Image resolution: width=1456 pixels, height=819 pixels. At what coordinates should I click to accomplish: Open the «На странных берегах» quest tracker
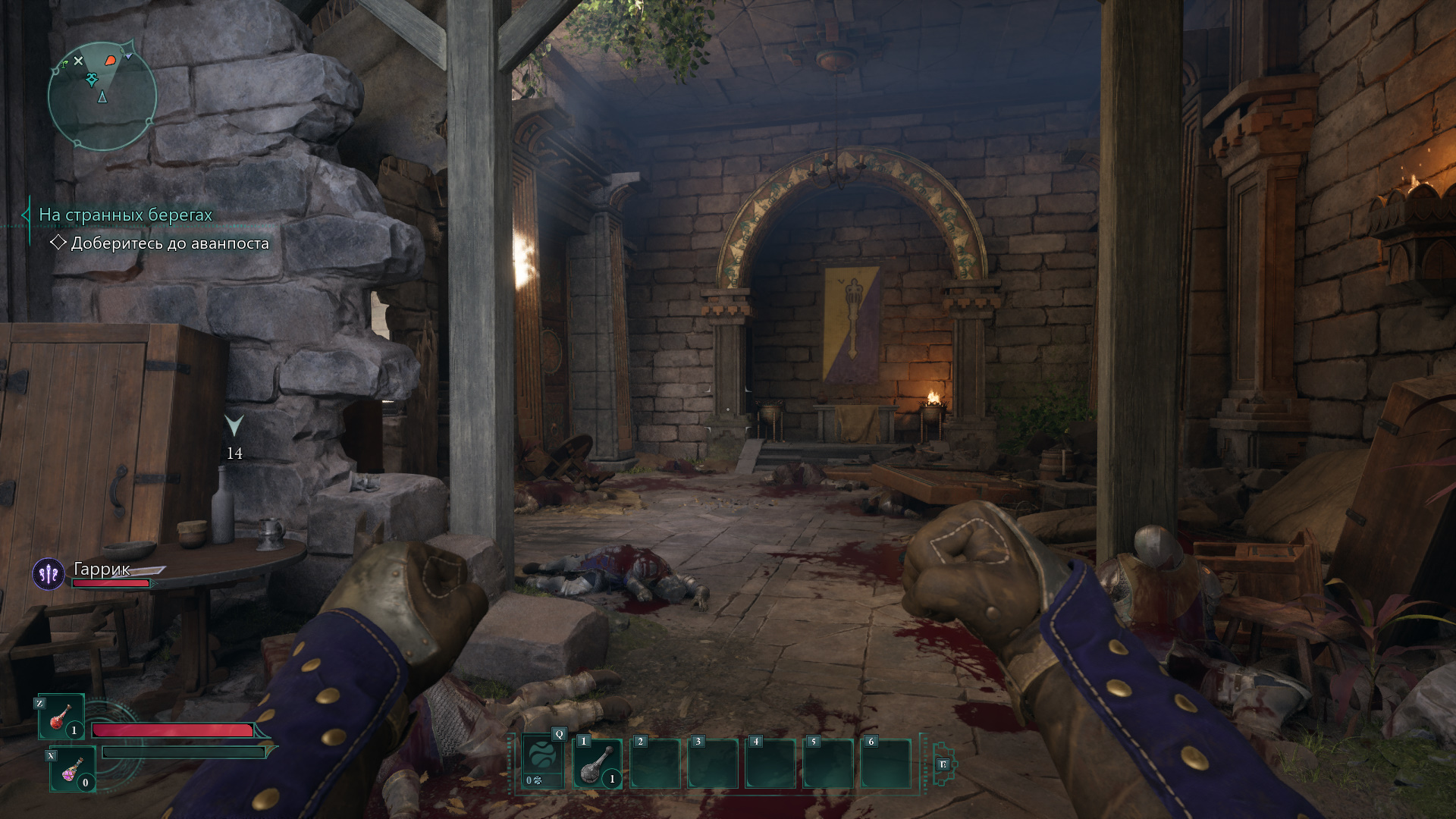coord(126,215)
